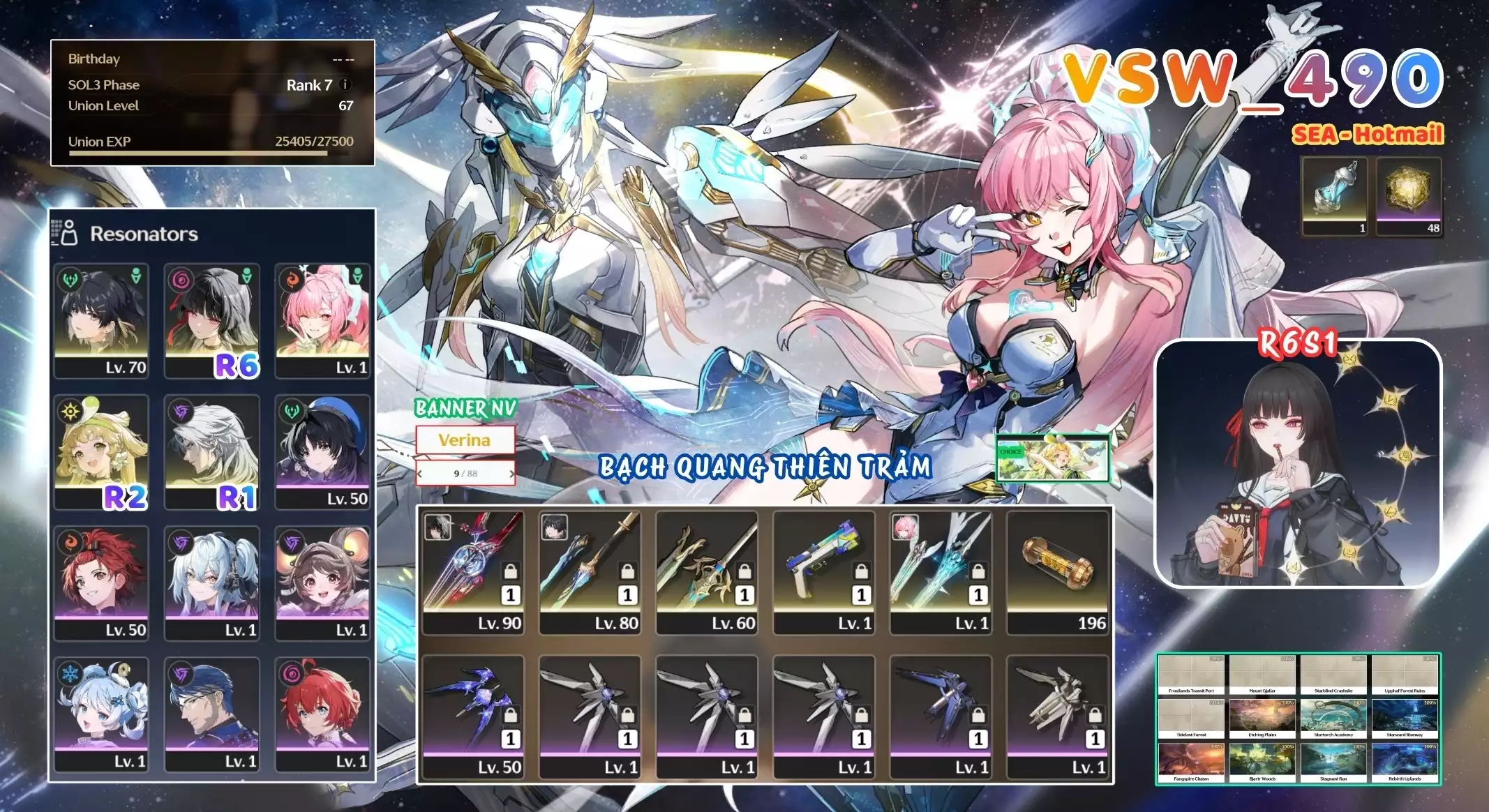
Task: Unlock the Lv. 80 sword
Action: (x=628, y=572)
